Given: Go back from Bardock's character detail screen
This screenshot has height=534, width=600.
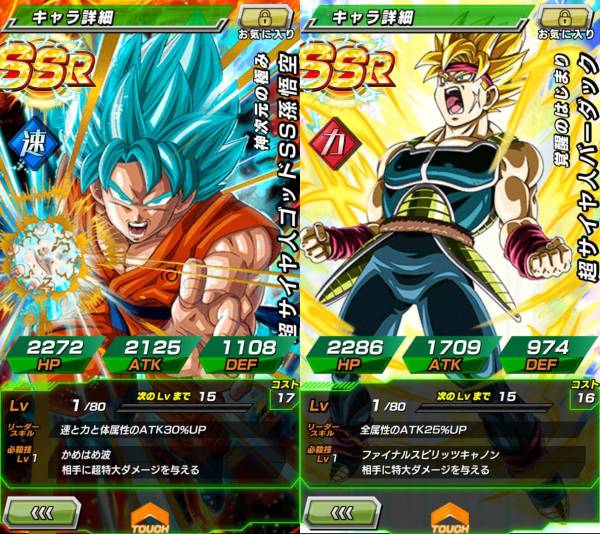Looking at the screenshot, I should tap(343, 510).
